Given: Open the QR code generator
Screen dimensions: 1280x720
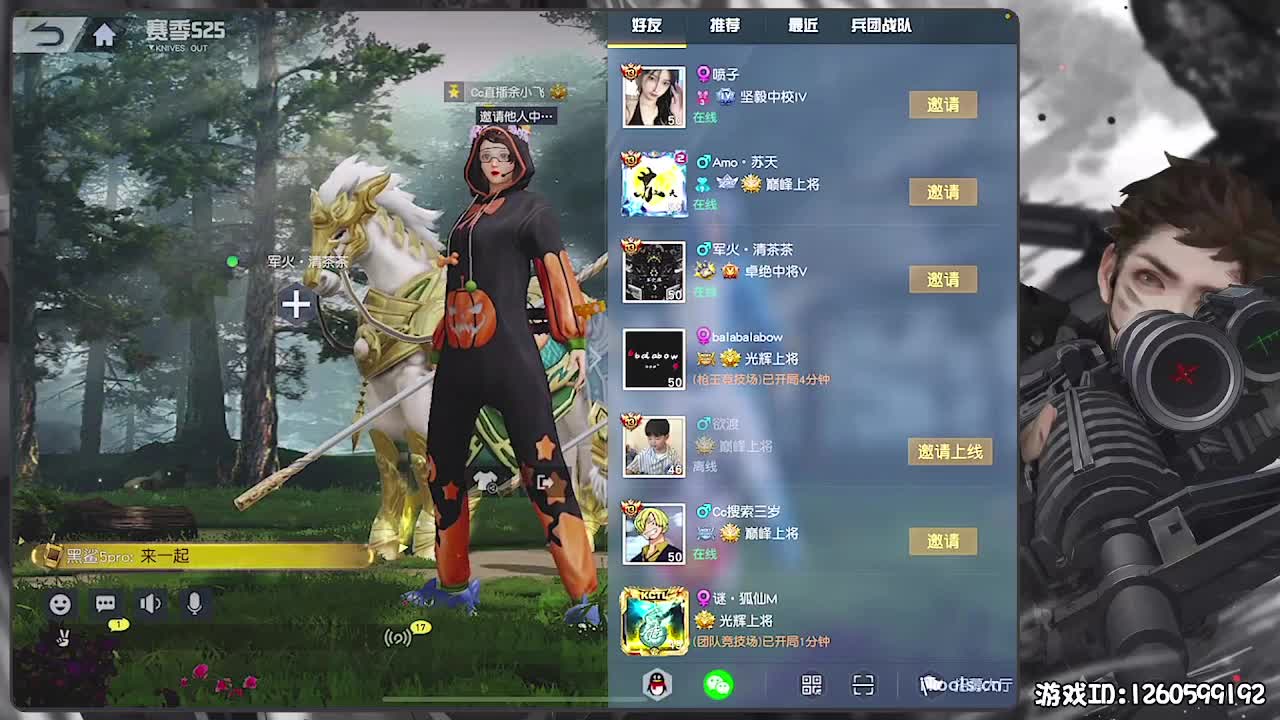Looking at the screenshot, I should point(811,686).
